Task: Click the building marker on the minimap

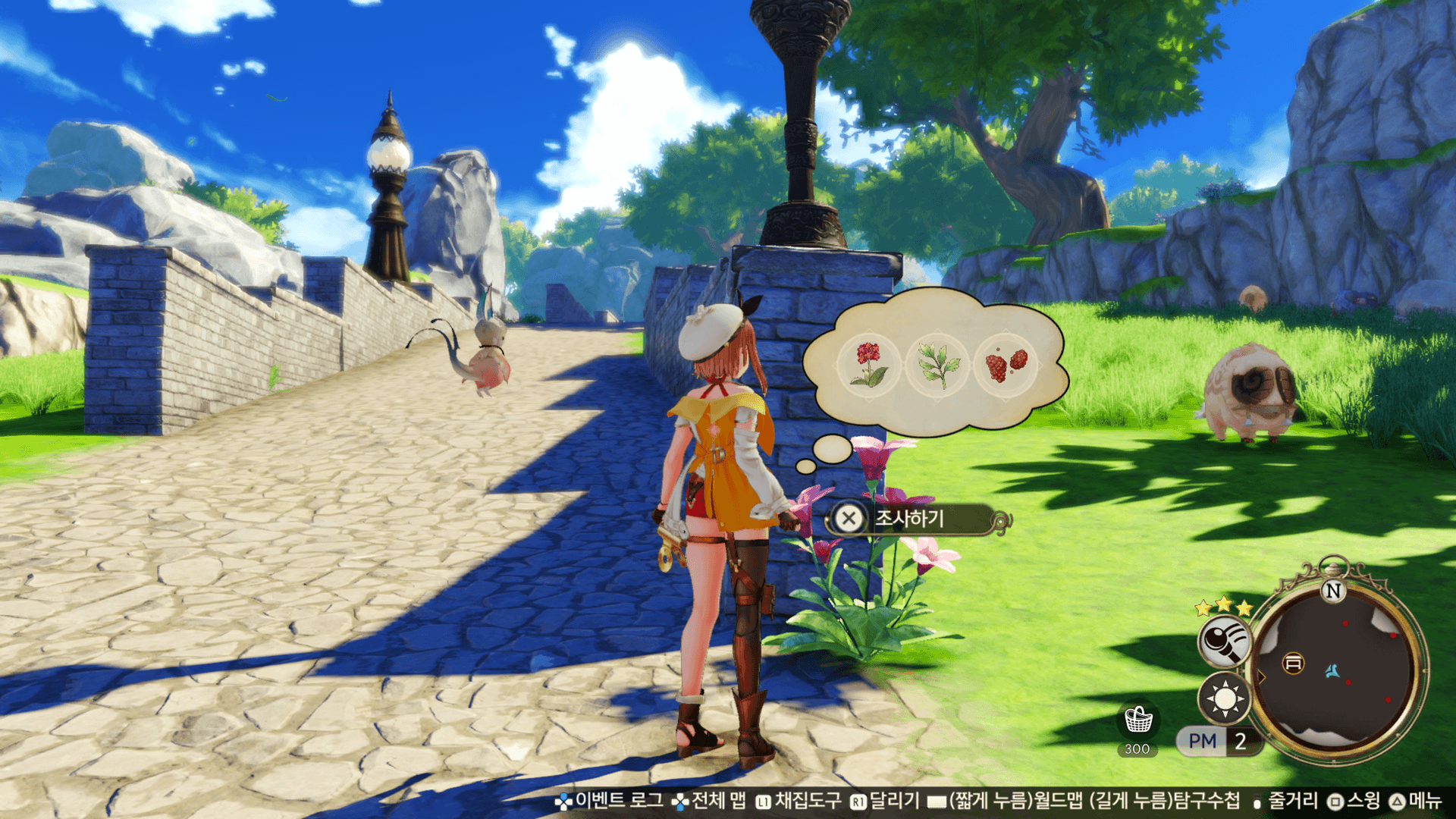Action: (1293, 664)
